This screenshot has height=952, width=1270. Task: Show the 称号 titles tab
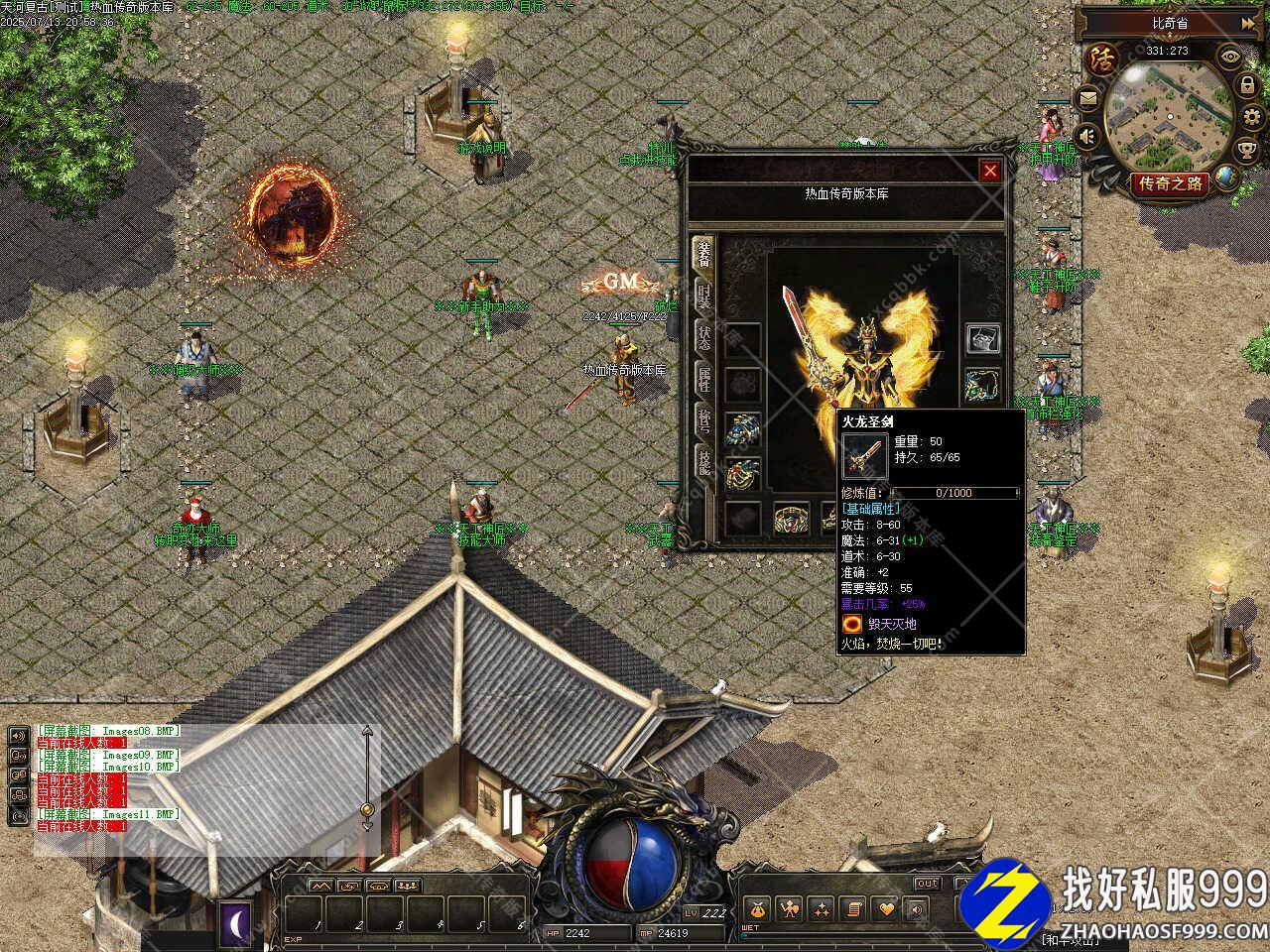pos(703,420)
